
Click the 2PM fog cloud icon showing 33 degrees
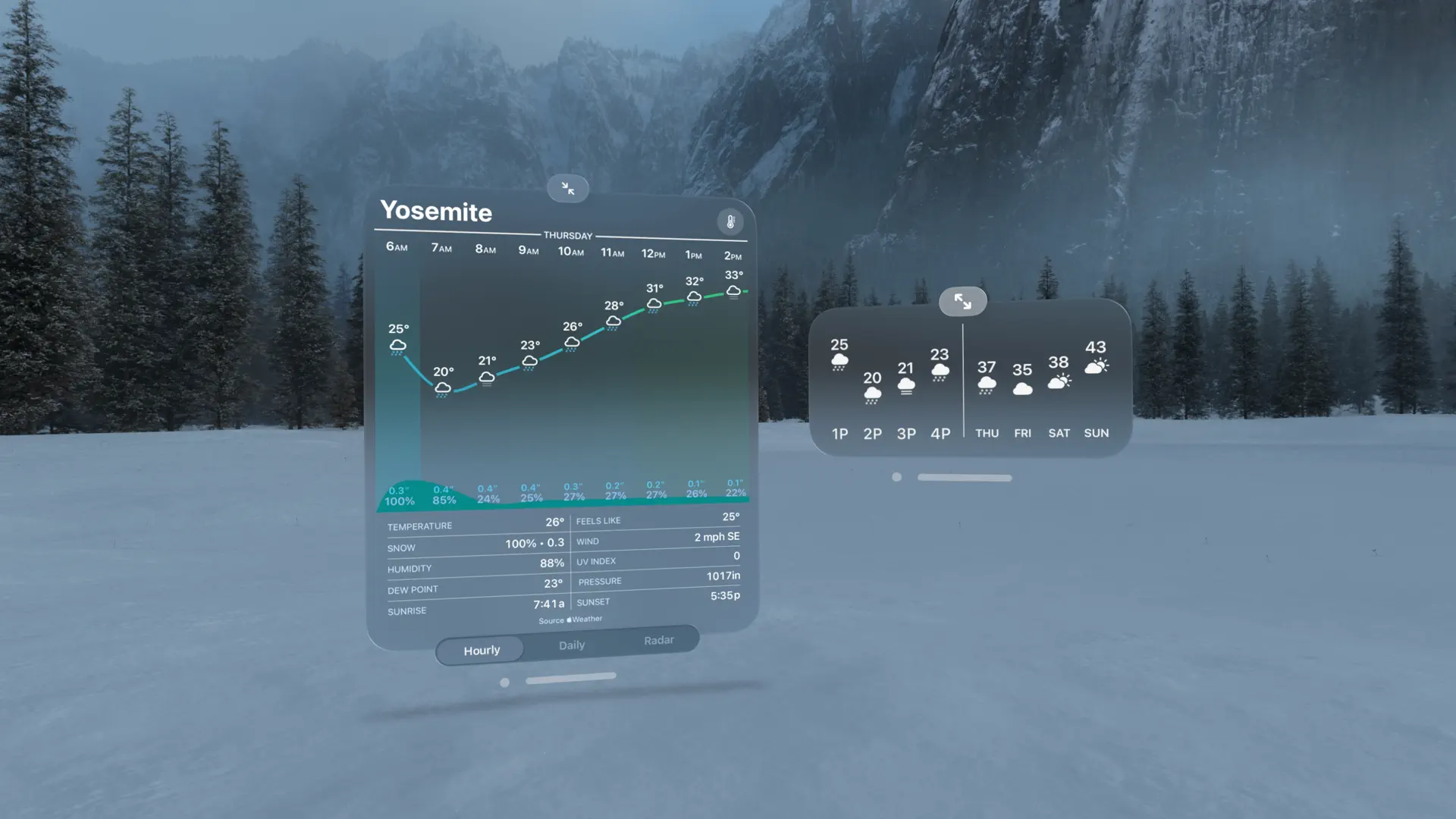click(x=733, y=292)
